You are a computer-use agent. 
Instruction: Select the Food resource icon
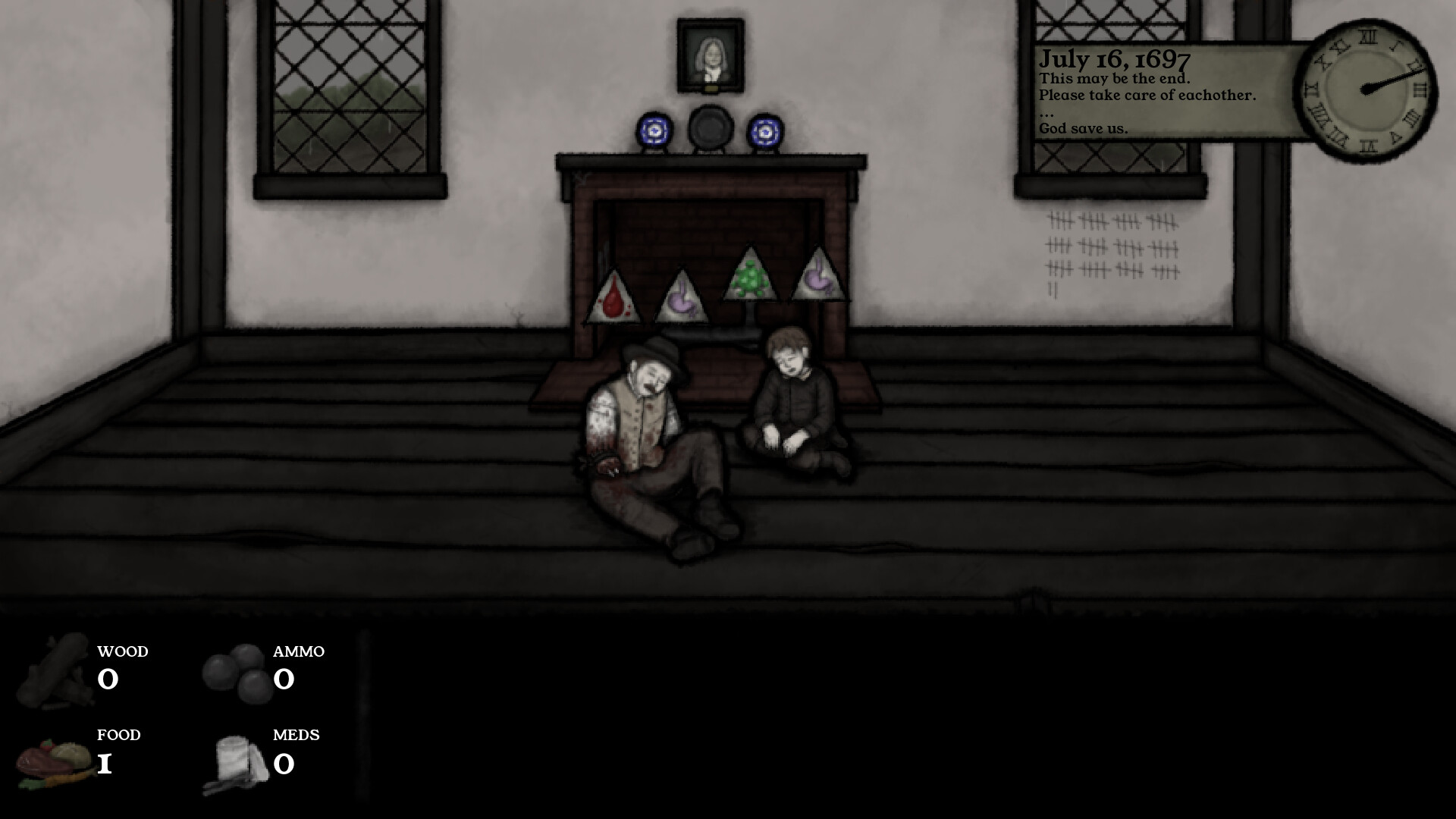coord(49,758)
